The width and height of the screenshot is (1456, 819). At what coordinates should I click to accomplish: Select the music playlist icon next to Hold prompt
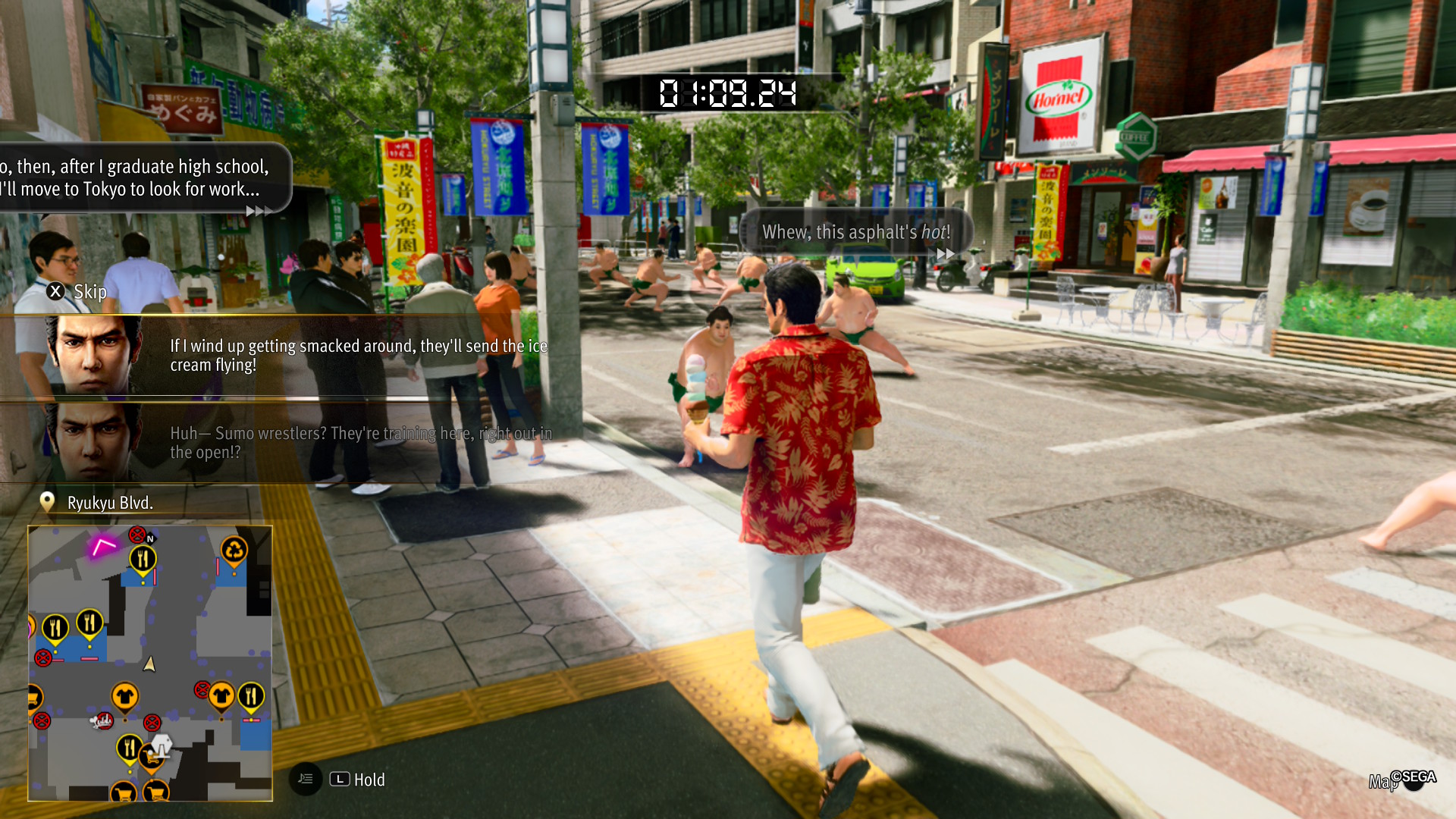click(306, 779)
